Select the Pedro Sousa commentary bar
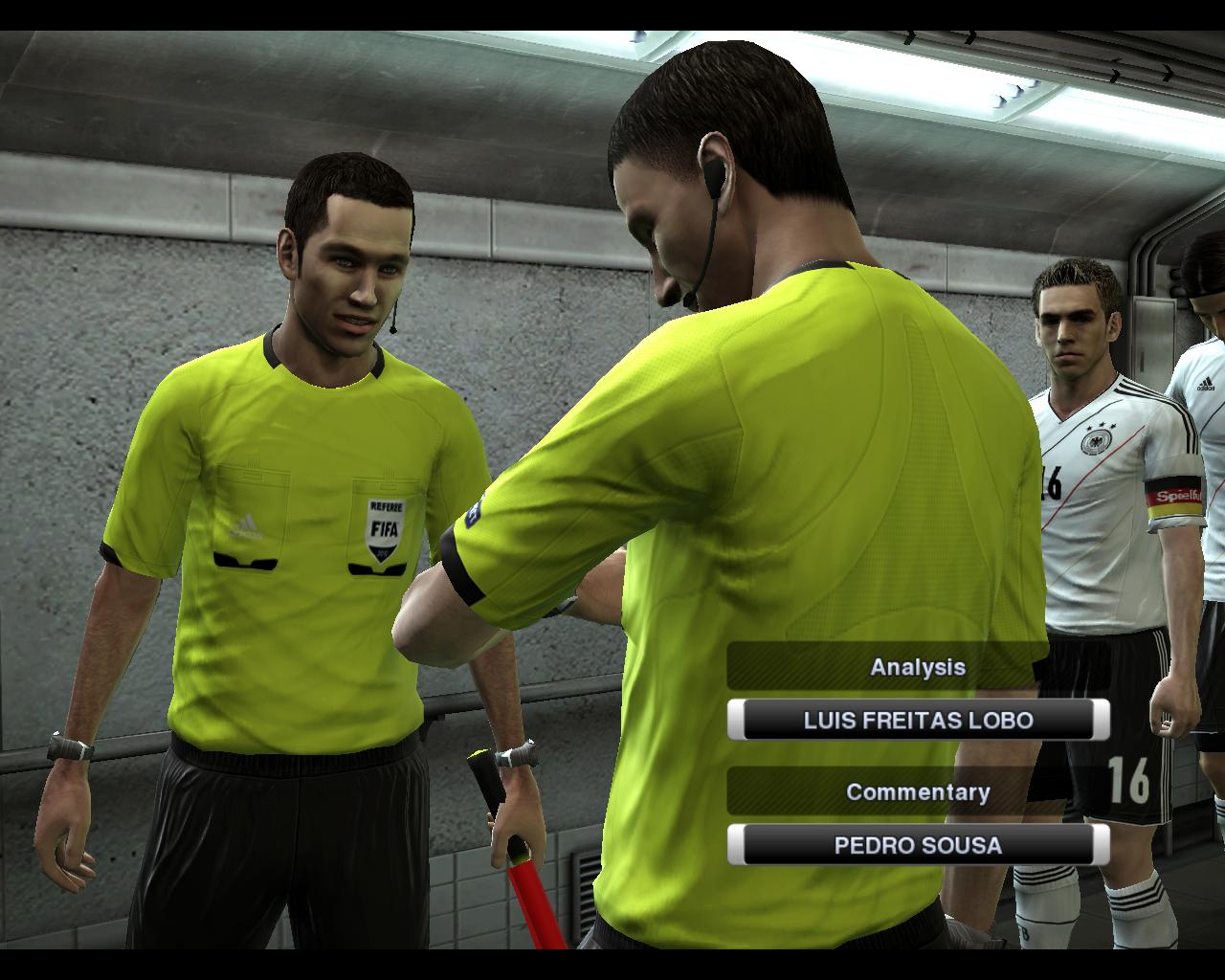Screen dimensions: 1225x980 tap(918, 845)
